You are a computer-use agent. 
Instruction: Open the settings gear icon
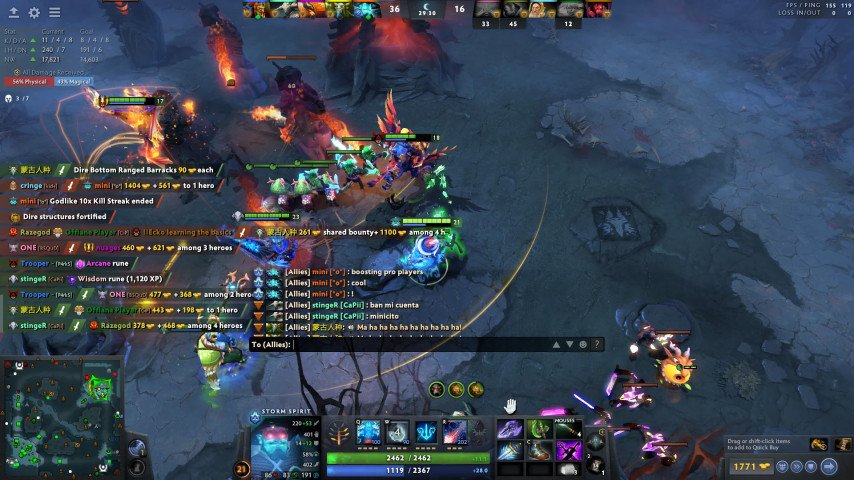pyautogui.click(x=34, y=13)
